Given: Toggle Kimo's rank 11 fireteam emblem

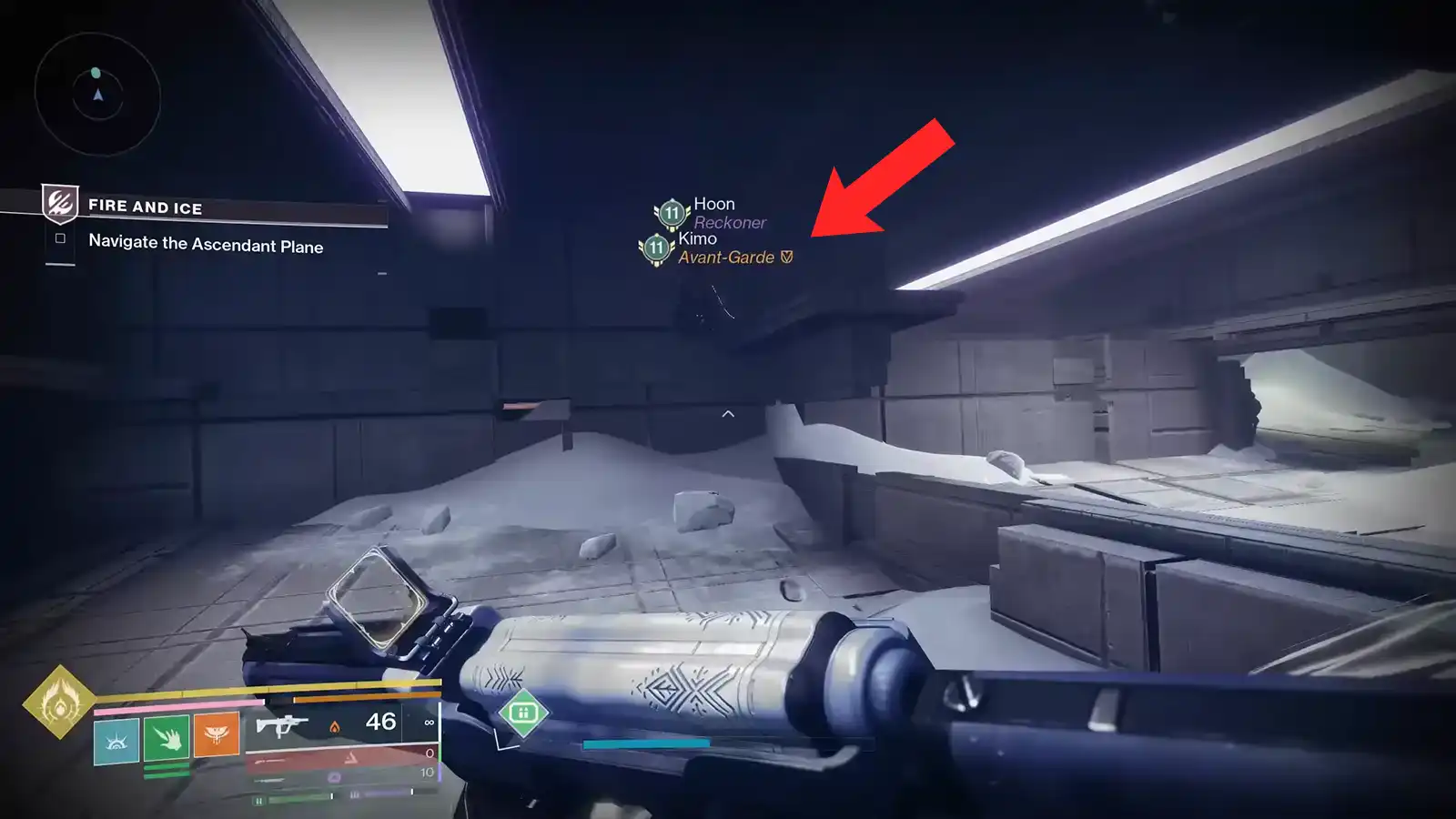Looking at the screenshot, I should pos(654,248).
